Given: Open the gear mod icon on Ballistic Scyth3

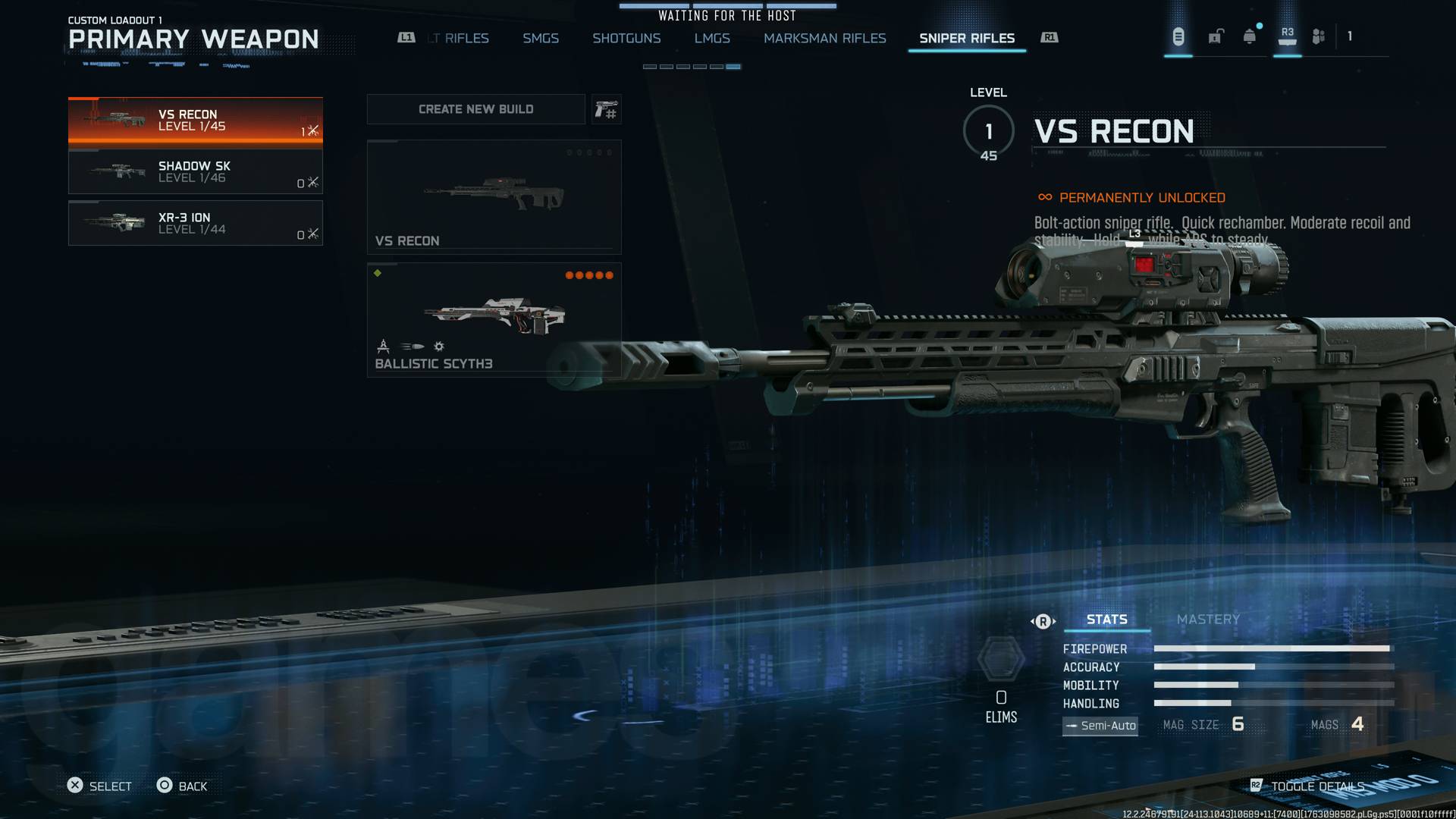Looking at the screenshot, I should pyautogui.click(x=437, y=347).
